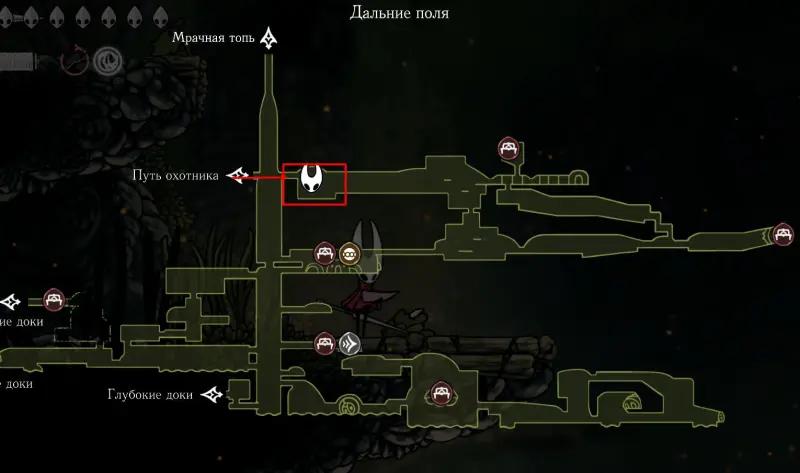Select Hornet's position marker in the red box
800x473 pixels.
(314, 181)
